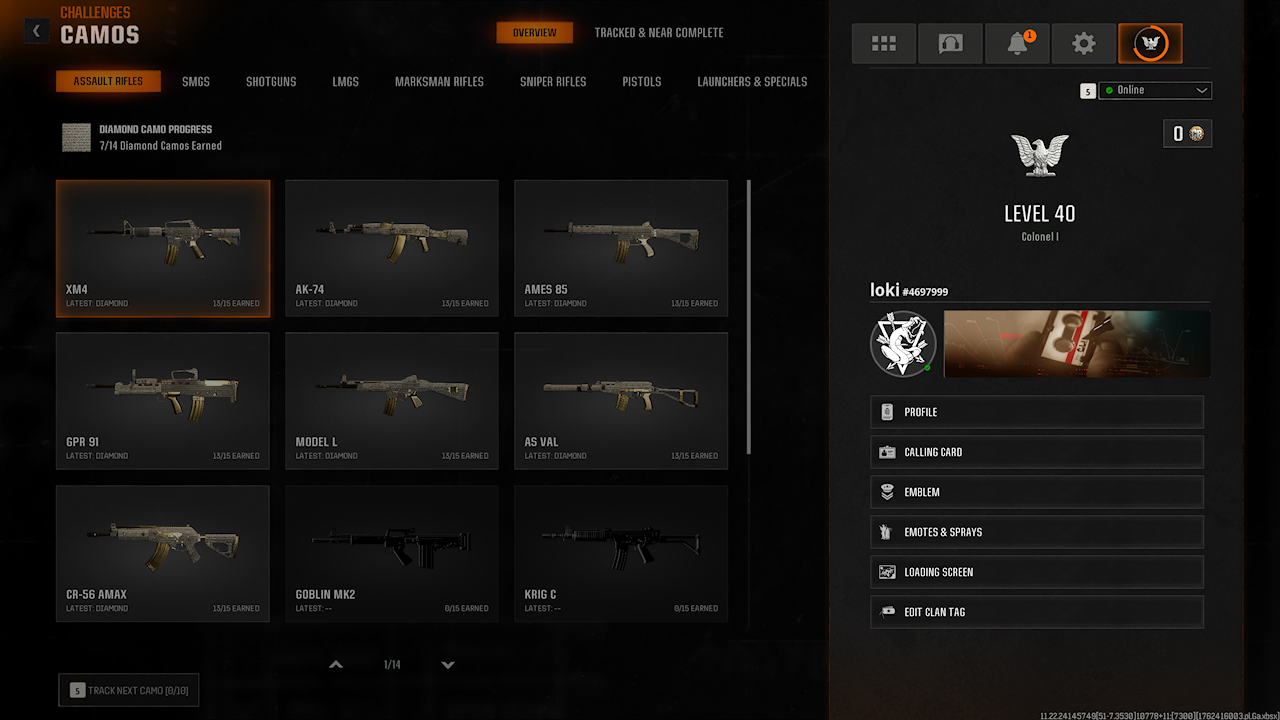The image size is (1280, 720).
Task: Select the eagle crest store icon
Action: 1150,43
